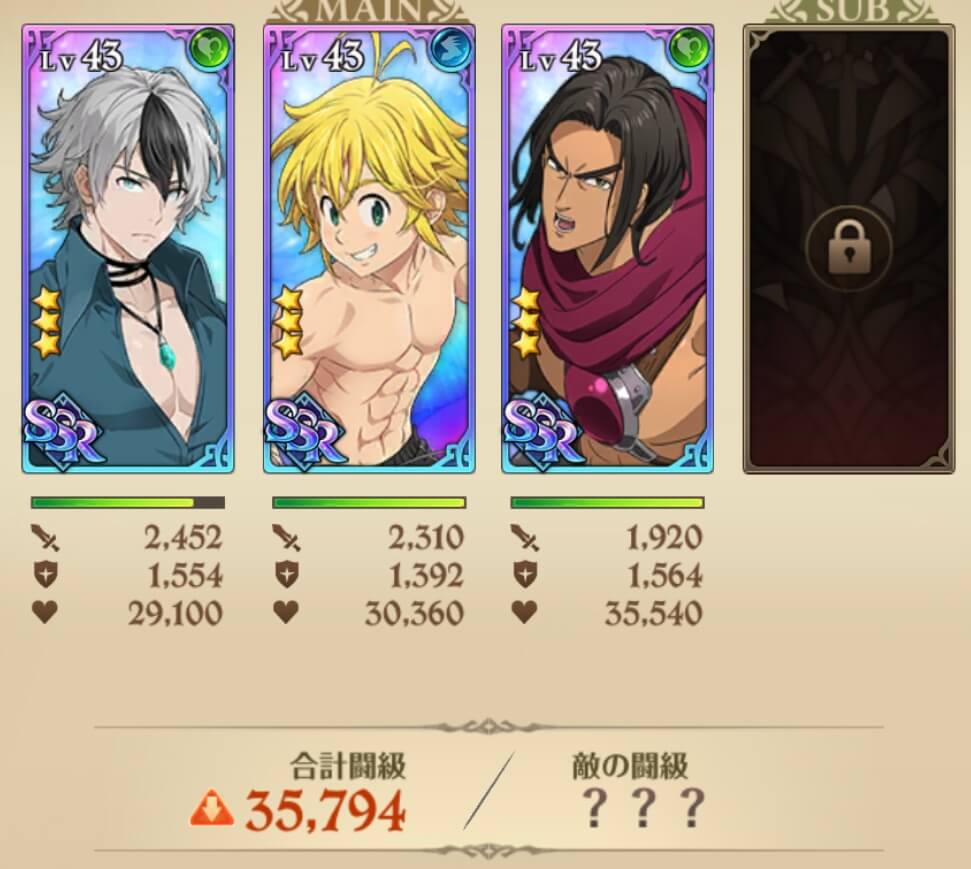
Task: Pick the dark-haired hero with red scarf
Action: tap(608, 249)
